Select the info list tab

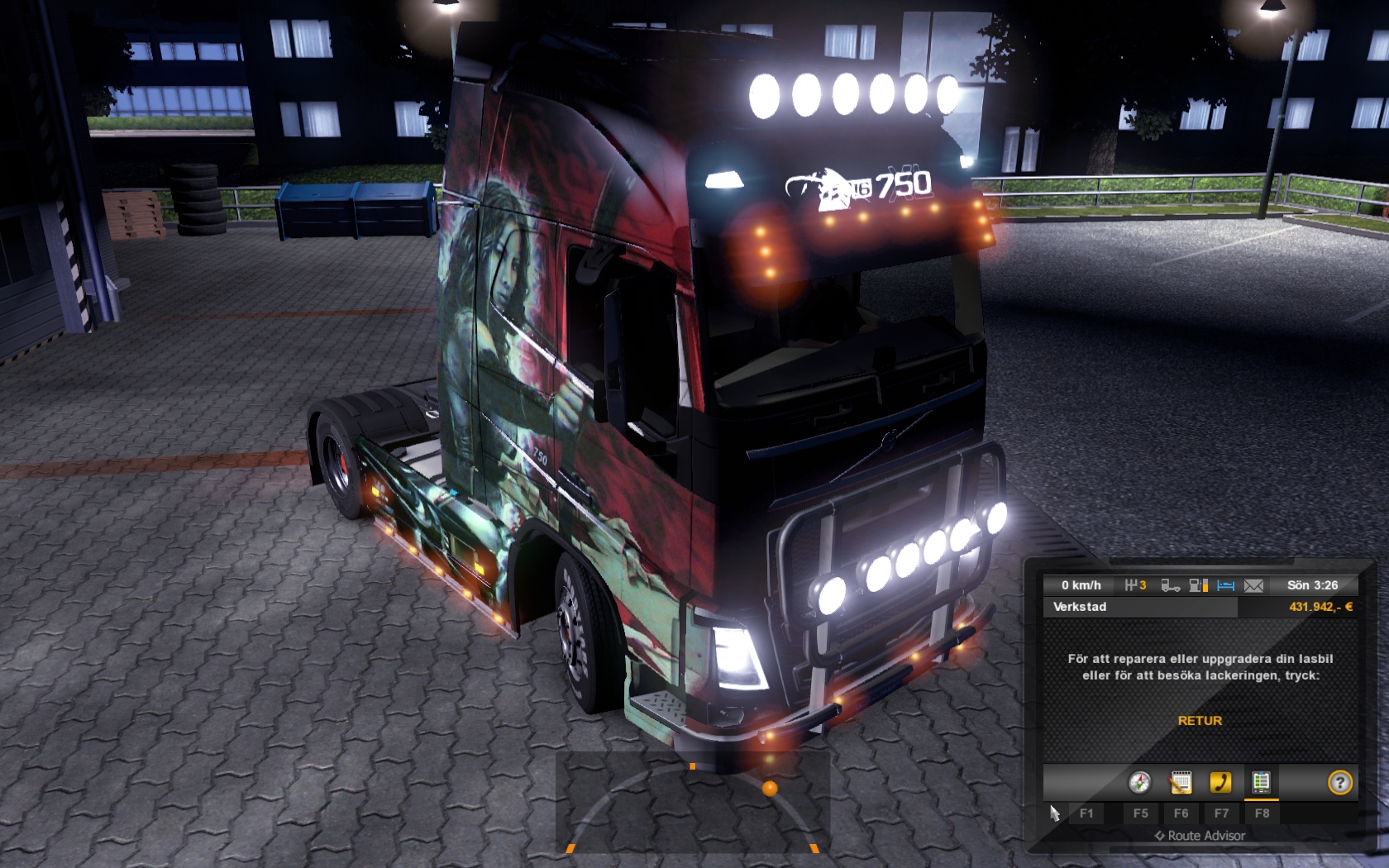tap(1261, 782)
